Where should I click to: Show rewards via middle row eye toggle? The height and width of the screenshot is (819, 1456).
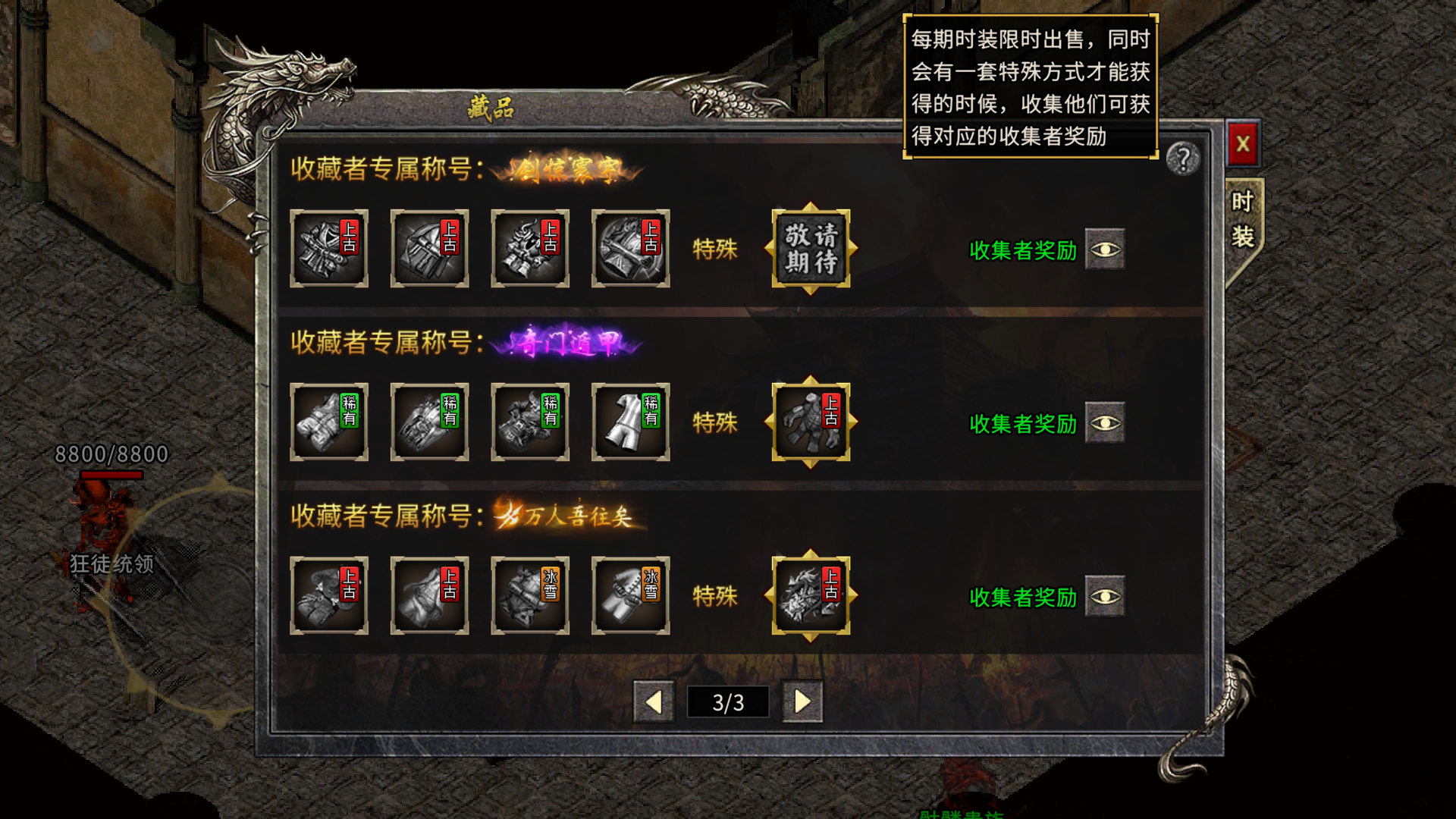pos(1105,423)
